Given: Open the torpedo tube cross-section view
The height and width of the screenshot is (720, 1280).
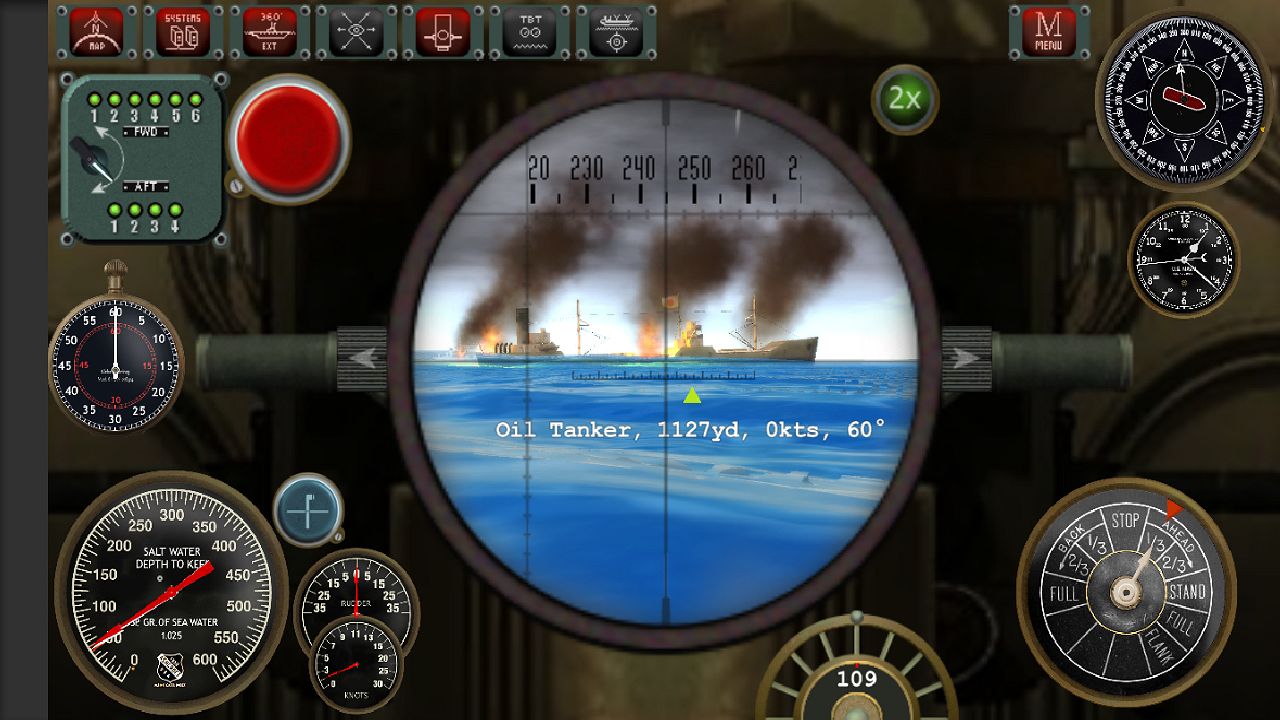Looking at the screenshot, I should click(442, 30).
